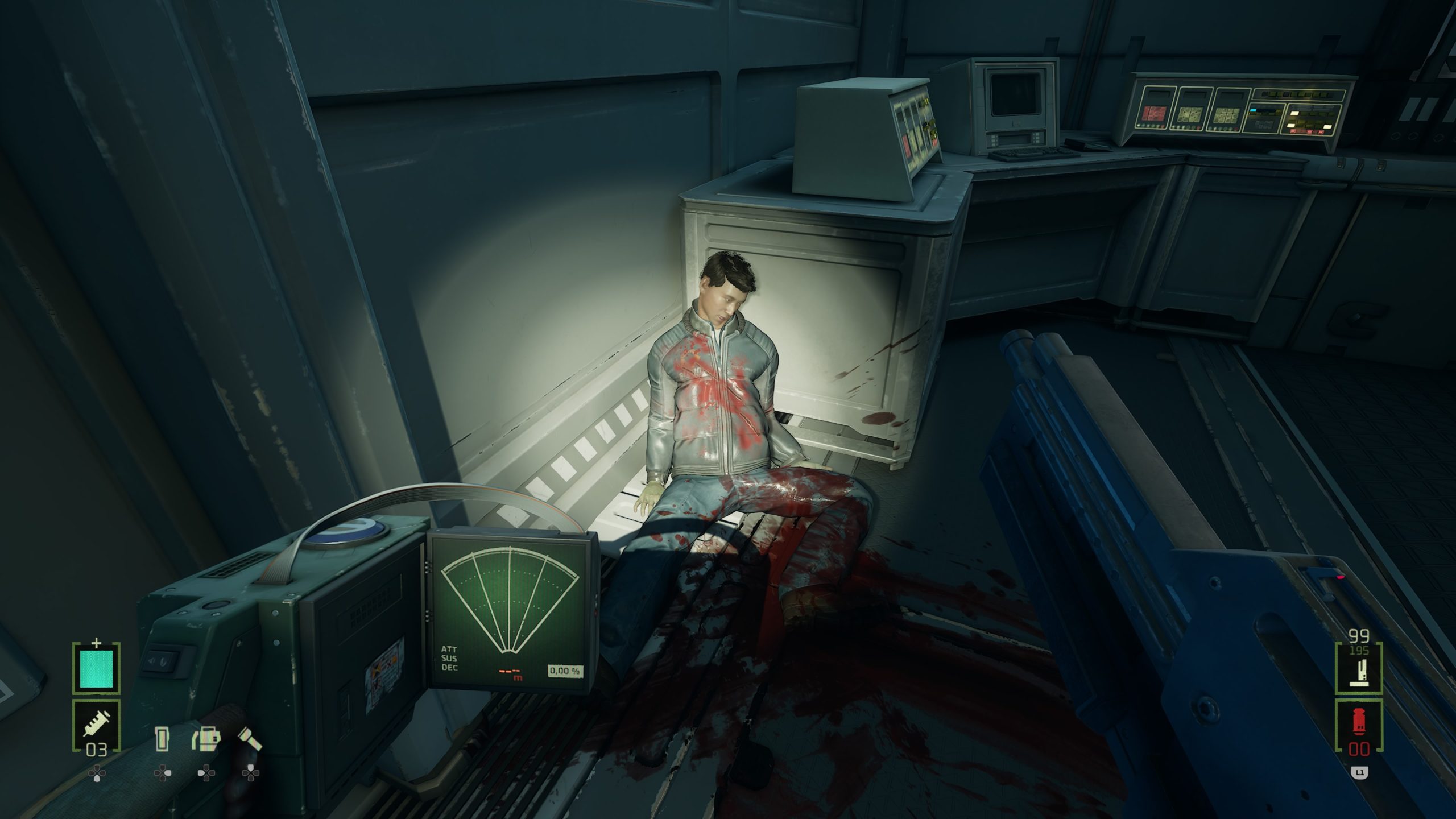Select the pulse rifle magazine slot
The image size is (1456, 819).
click(x=1359, y=669)
